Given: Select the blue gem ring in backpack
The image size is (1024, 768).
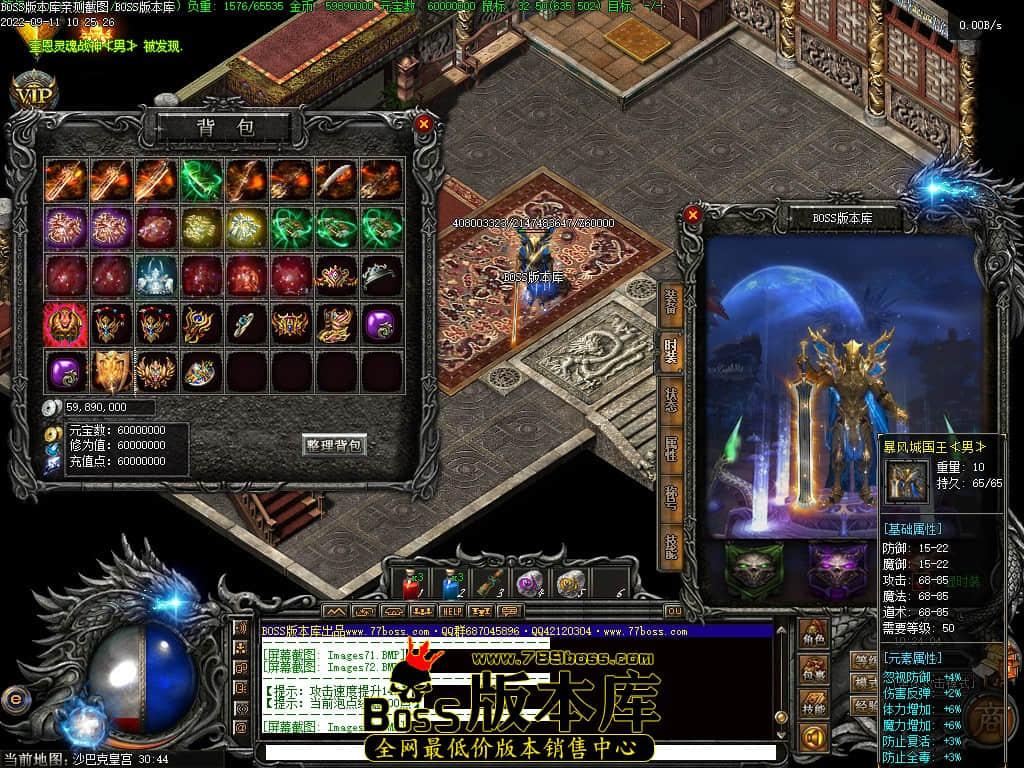Looking at the screenshot, I should pos(245,323).
